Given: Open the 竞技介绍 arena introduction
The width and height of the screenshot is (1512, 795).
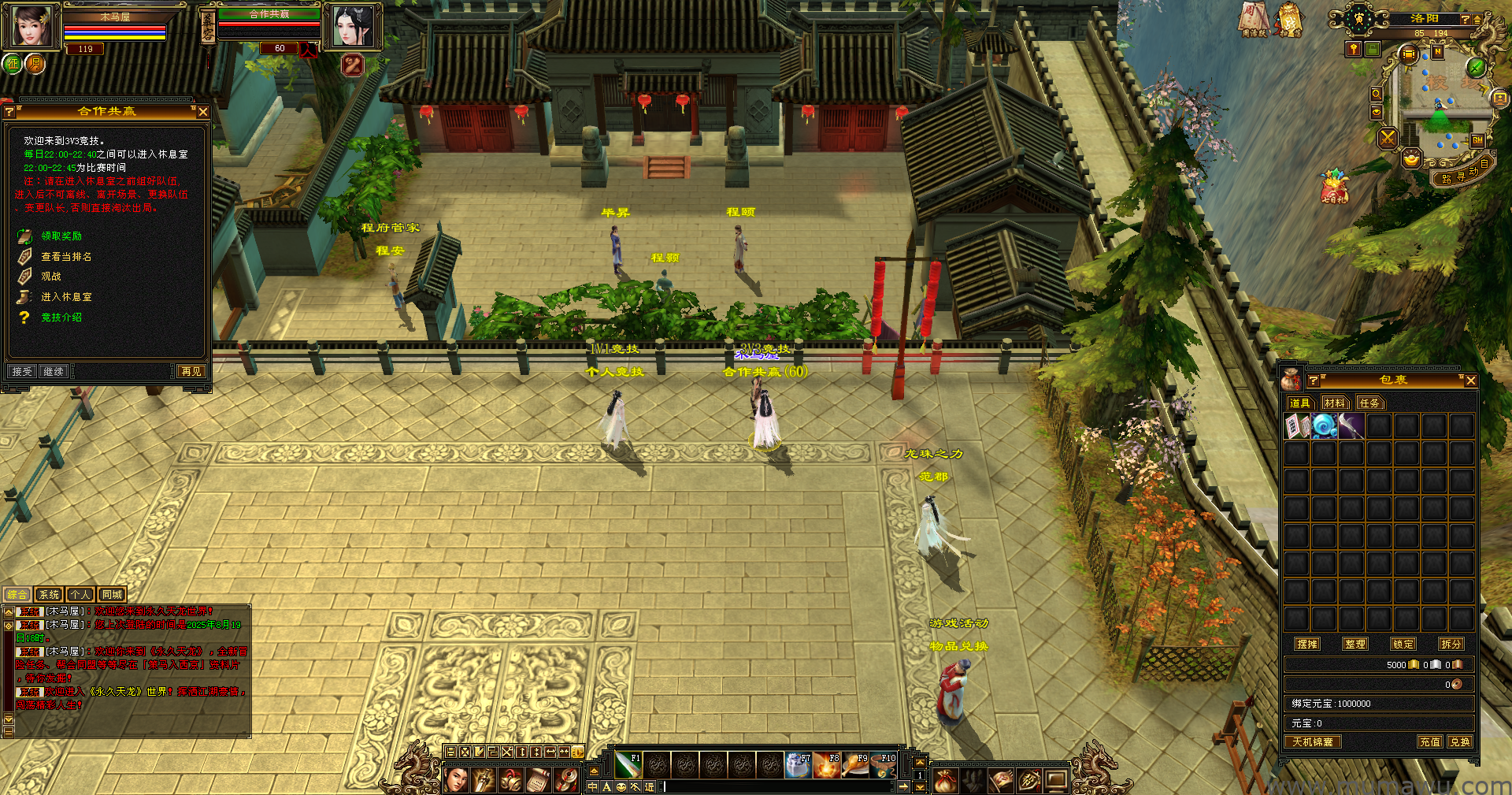Looking at the screenshot, I should pyautogui.click(x=61, y=318).
